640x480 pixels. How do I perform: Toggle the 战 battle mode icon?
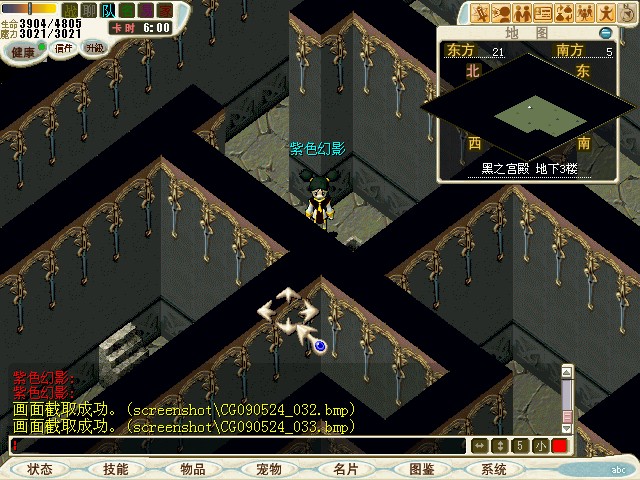[x=70, y=10]
